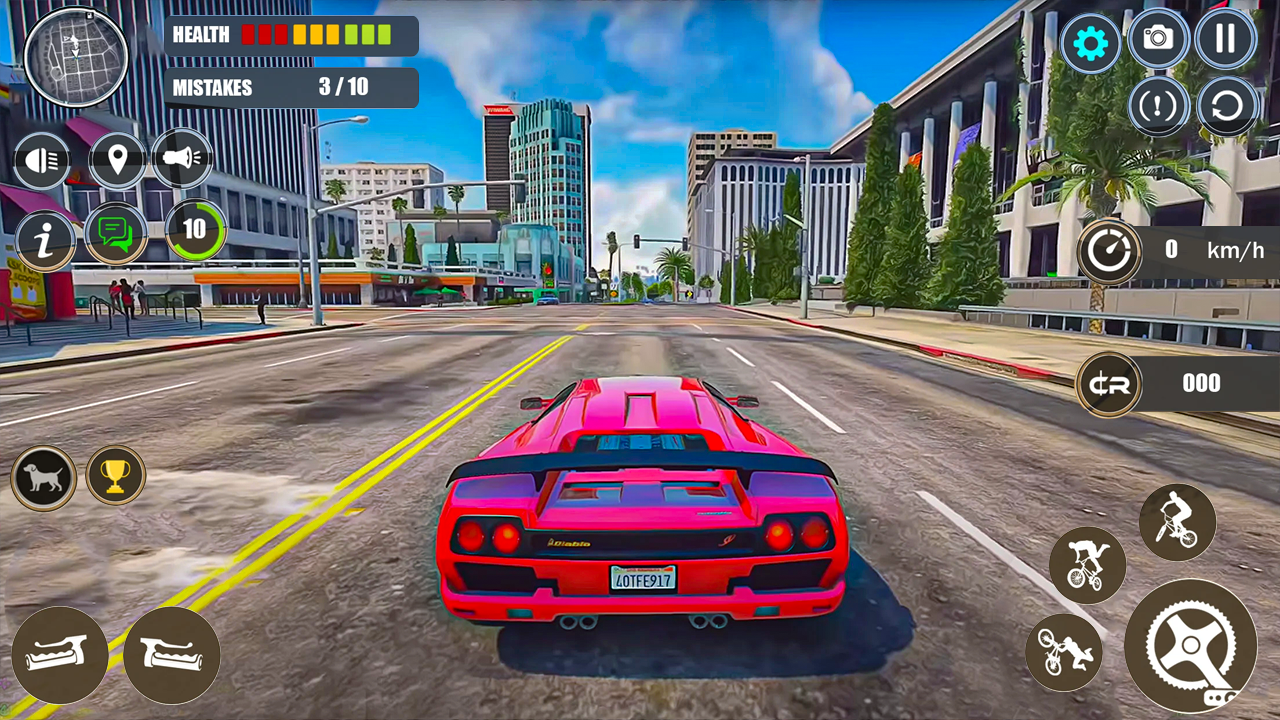Open the settings gear
Image resolution: width=1280 pixels, height=720 pixels.
tap(1090, 41)
